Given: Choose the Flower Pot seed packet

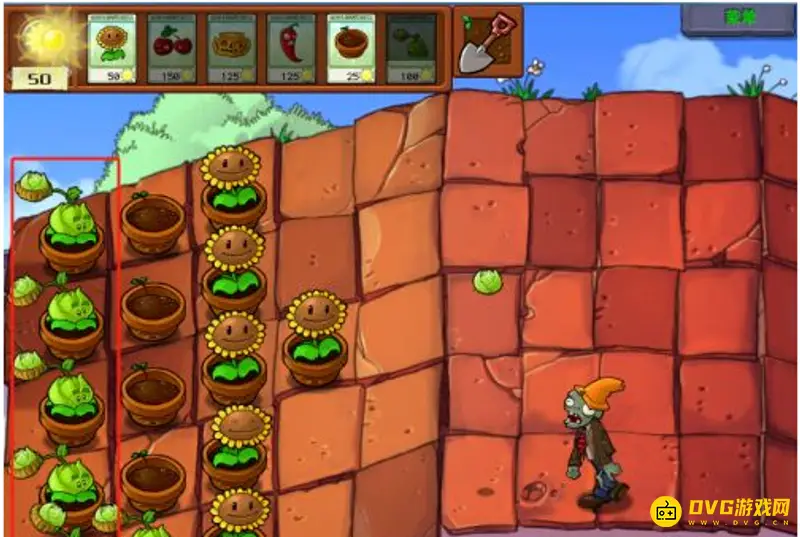Looking at the screenshot, I should [351, 47].
